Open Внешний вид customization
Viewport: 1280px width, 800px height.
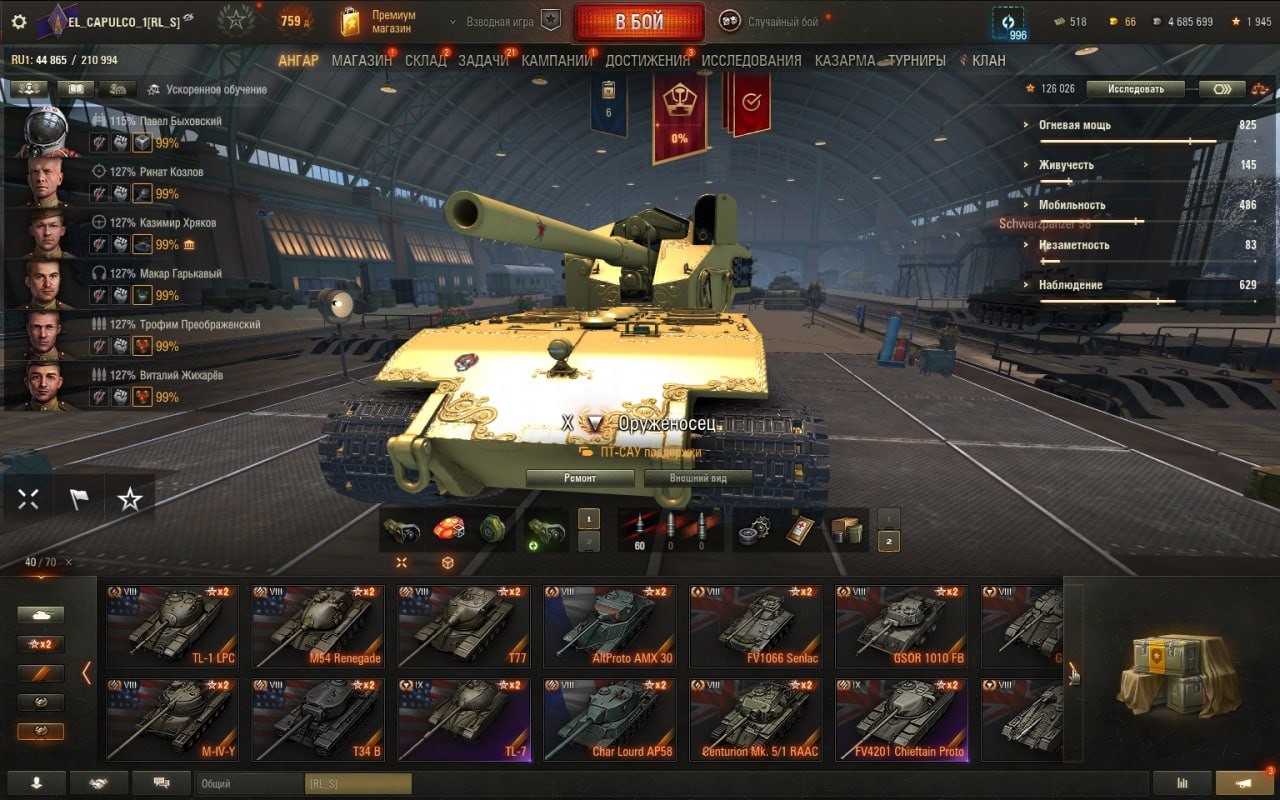point(698,478)
